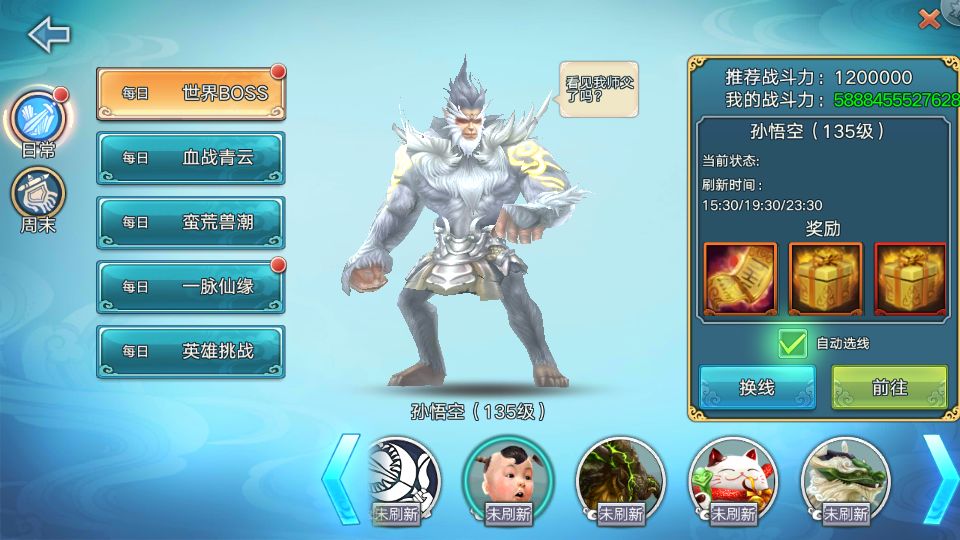This screenshot has width=960, height=540.
Task: Select the white-haired masked boss portrait
Action: click(400, 475)
